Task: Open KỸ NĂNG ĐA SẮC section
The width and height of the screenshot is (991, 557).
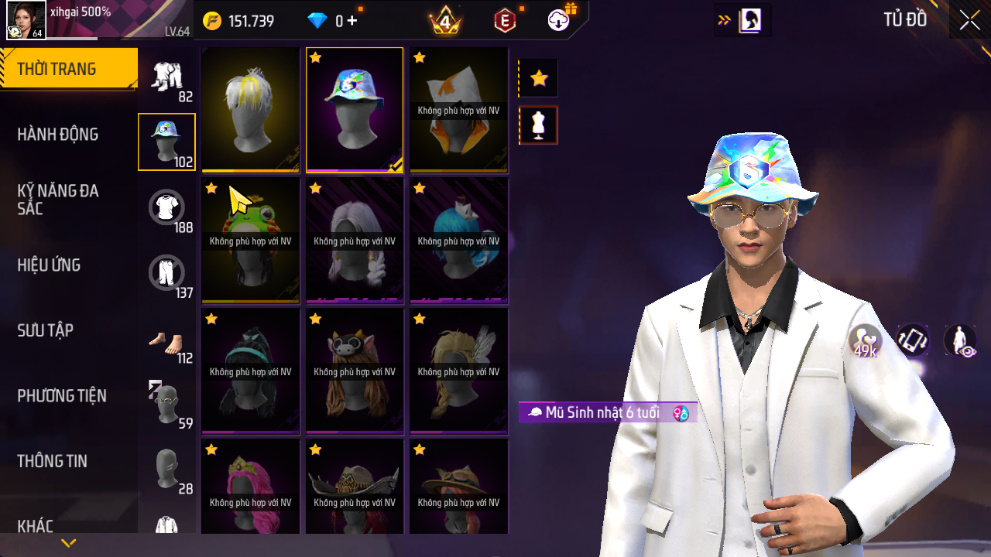Action: click(58, 199)
